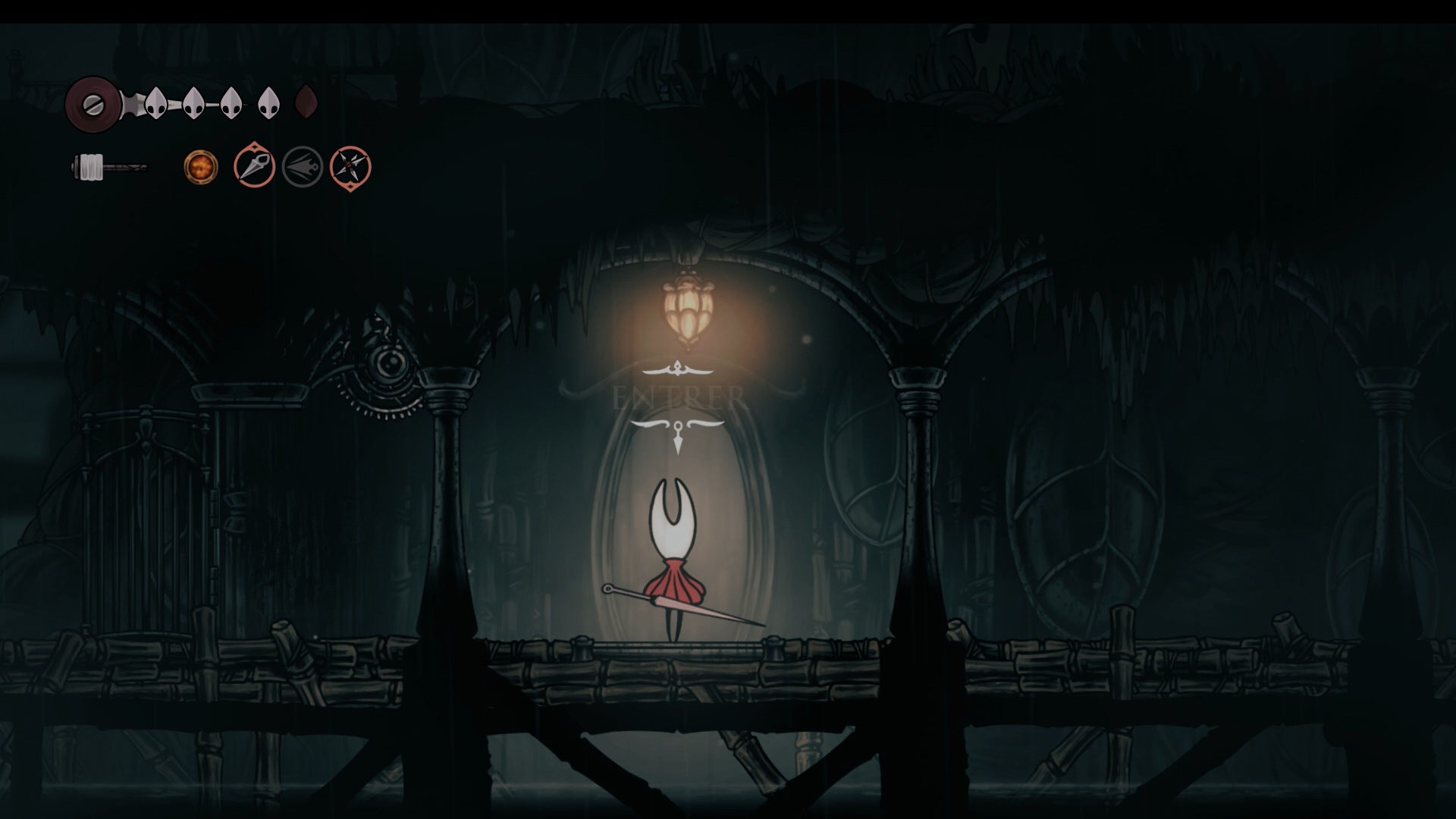Click the silk spool emblem

pyautogui.click(x=92, y=104)
